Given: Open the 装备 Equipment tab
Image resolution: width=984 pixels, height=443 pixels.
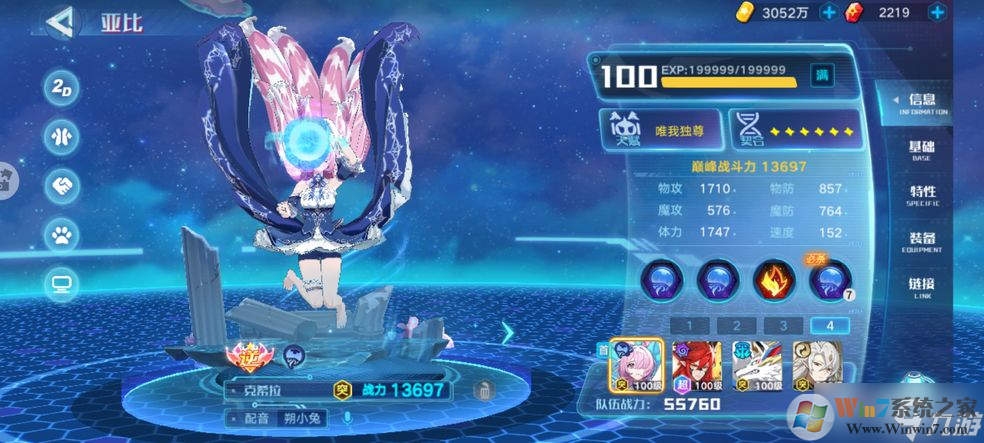Looking at the screenshot, I should click(x=922, y=241).
